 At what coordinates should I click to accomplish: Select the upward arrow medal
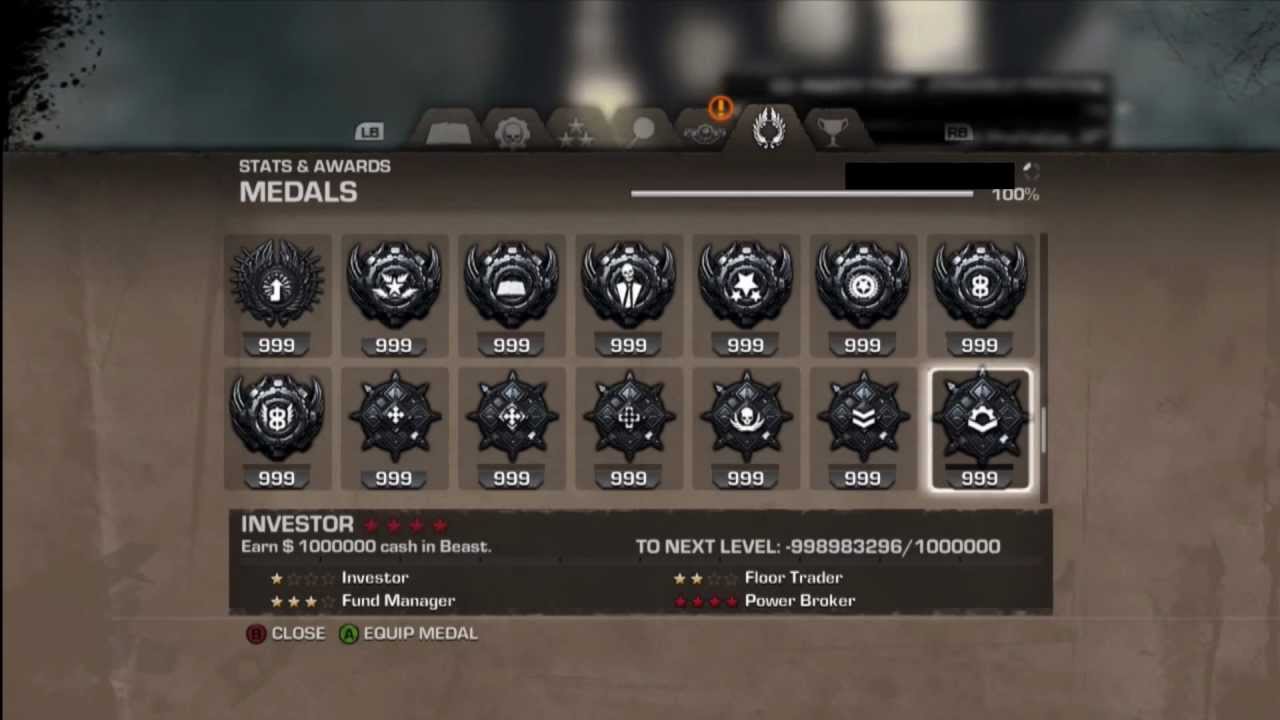point(277,283)
